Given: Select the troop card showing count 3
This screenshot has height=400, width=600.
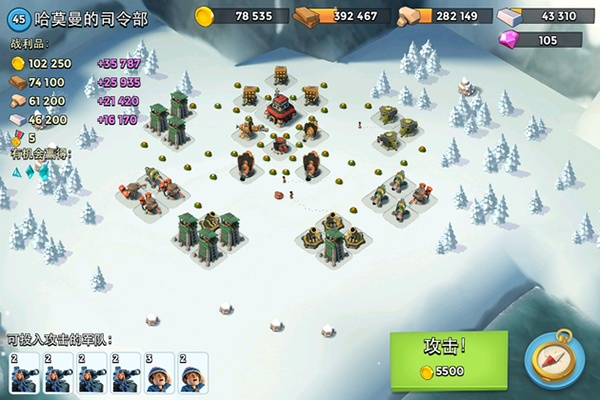Looking at the screenshot, I should point(159,372).
